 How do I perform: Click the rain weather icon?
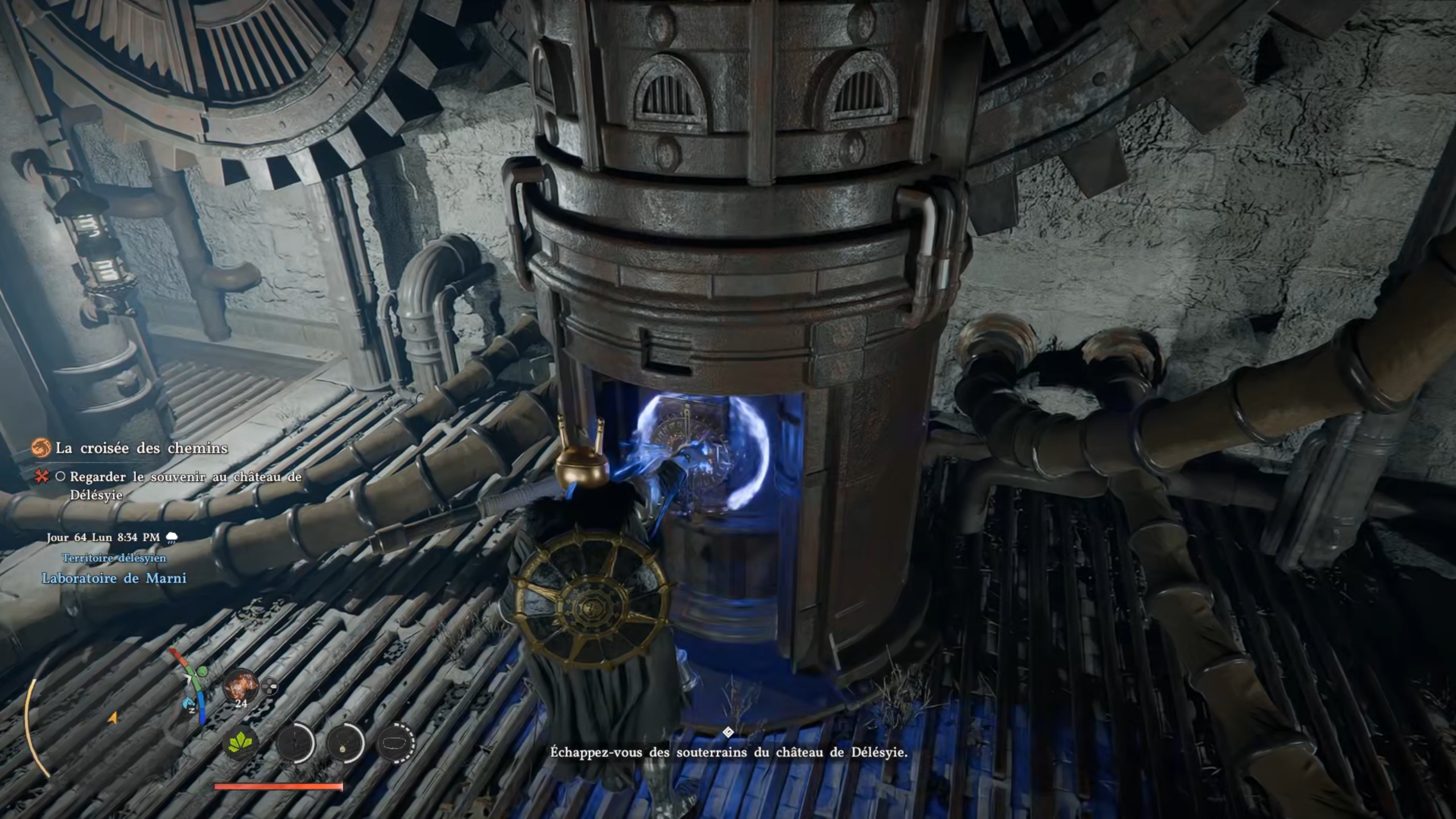171,538
